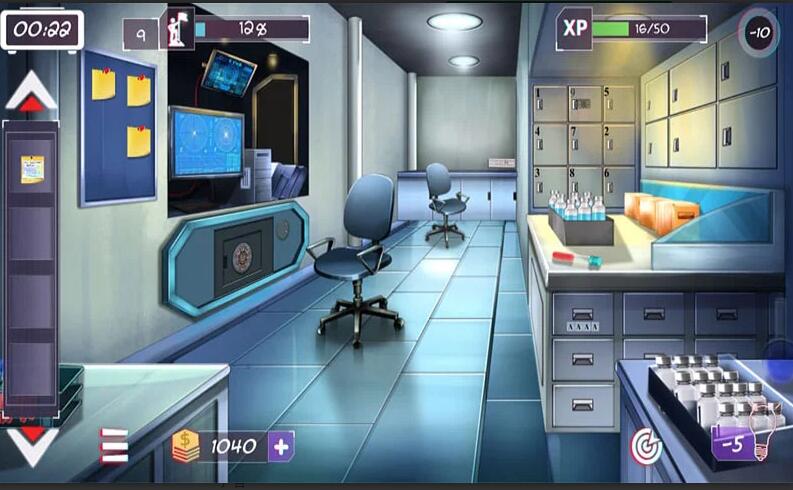Open the red hamburger menu

[113, 446]
